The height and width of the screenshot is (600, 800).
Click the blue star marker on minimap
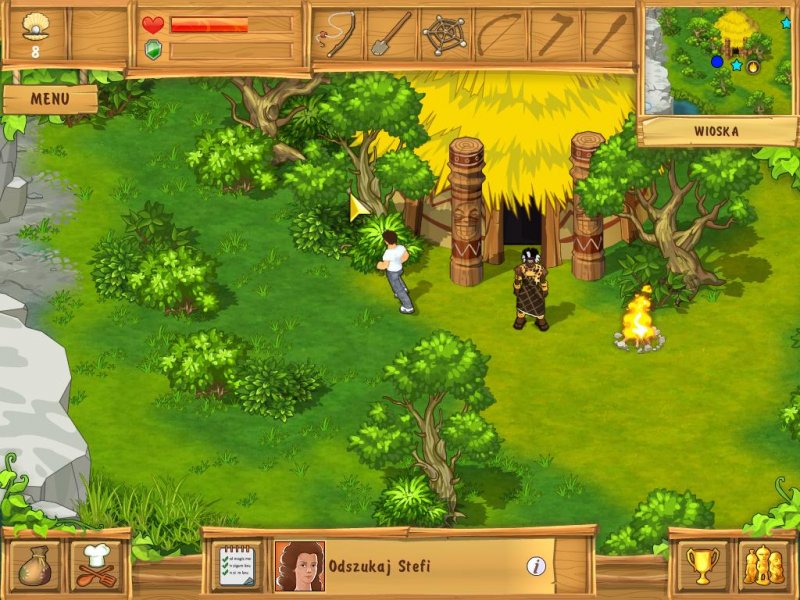click(736, 65)
